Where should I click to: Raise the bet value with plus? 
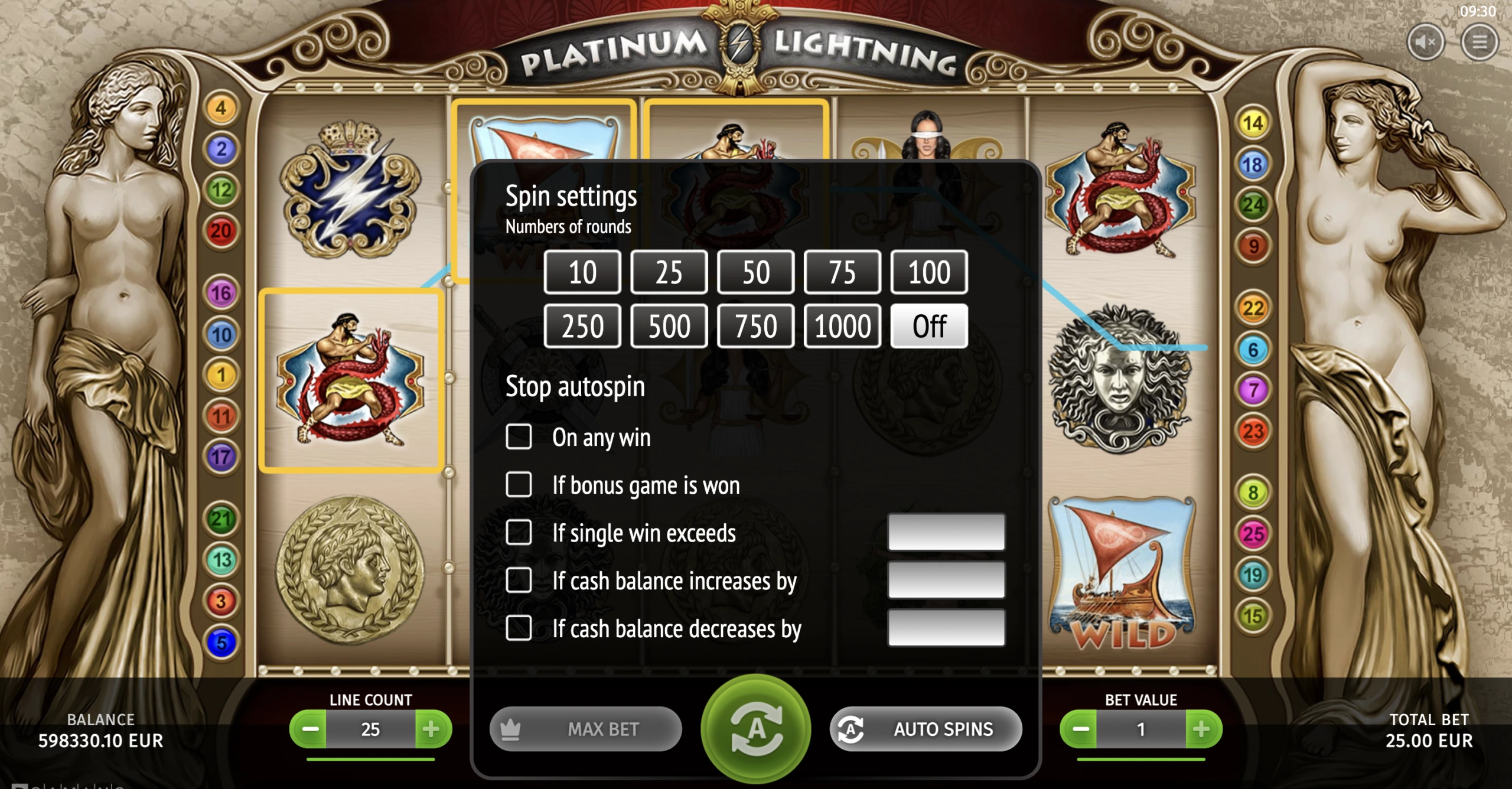point(1202,729)
